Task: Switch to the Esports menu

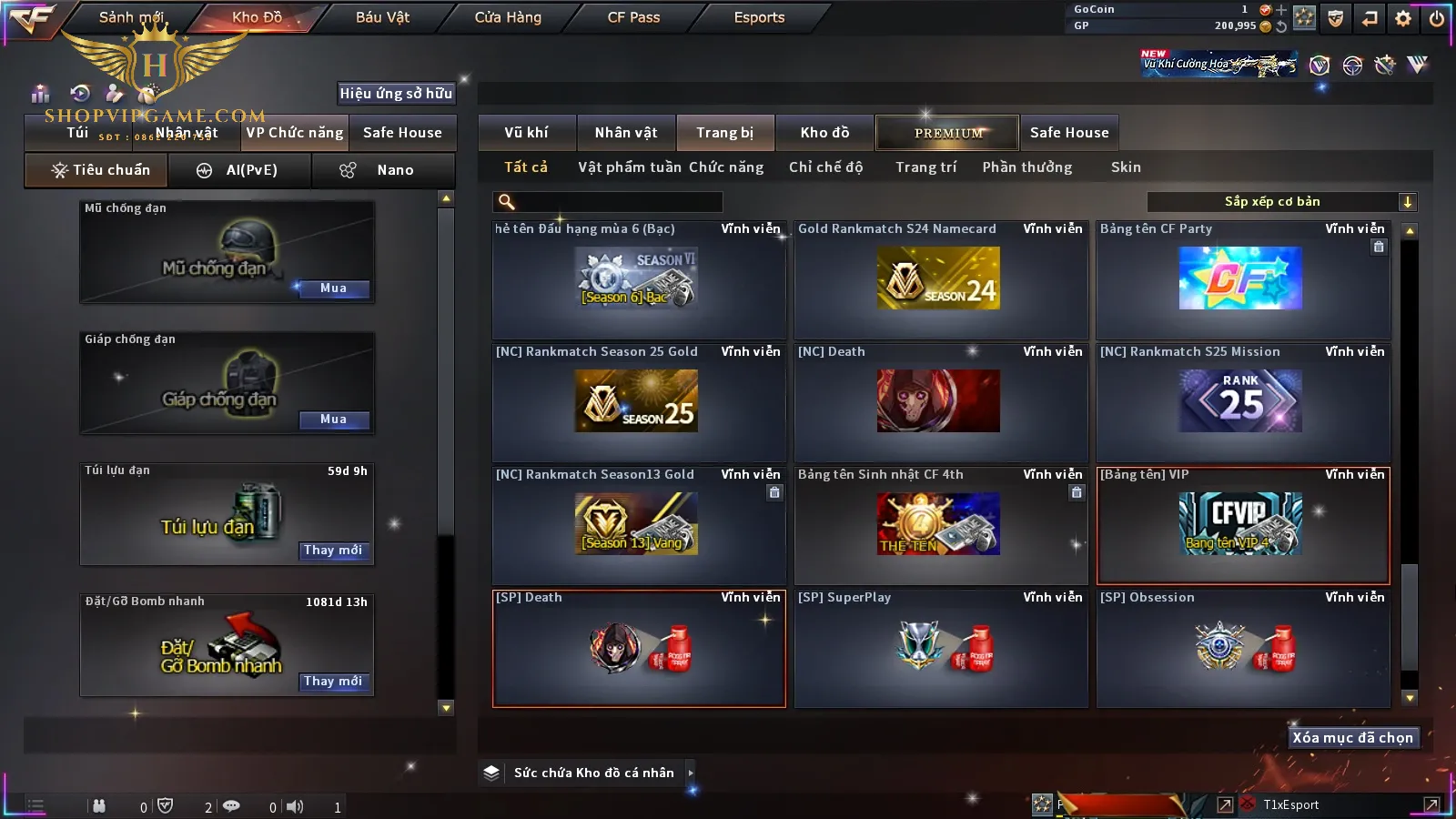Action: 759,17
